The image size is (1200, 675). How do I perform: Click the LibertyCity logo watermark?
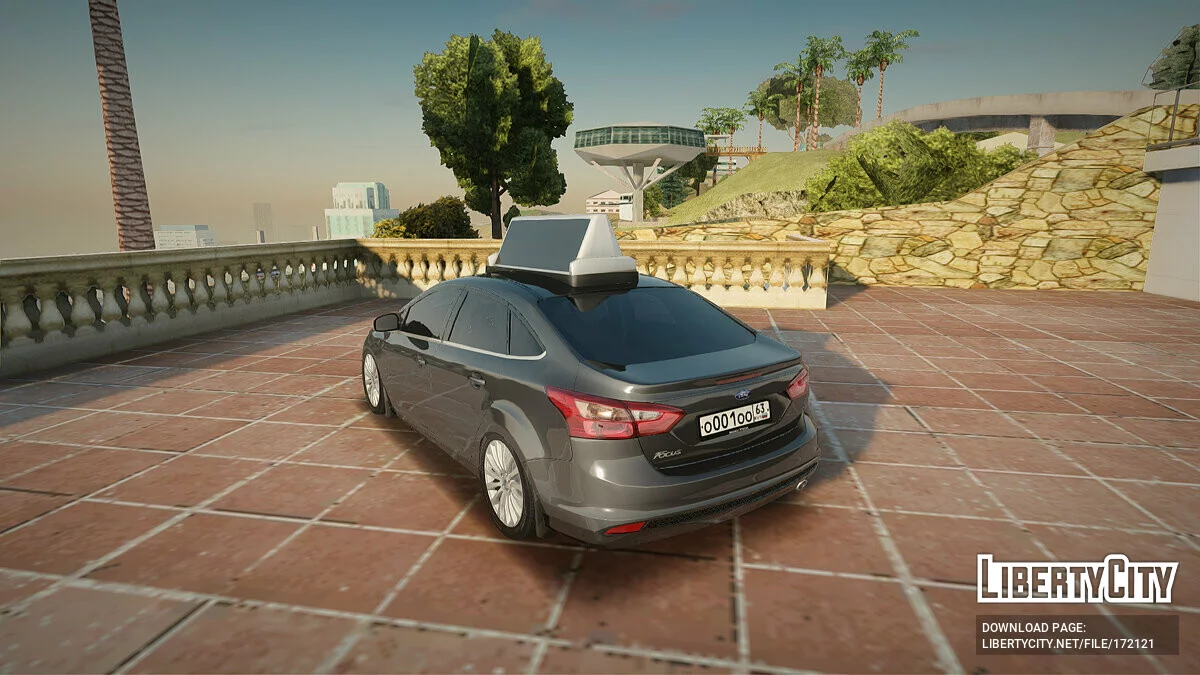coord(1077,579)
